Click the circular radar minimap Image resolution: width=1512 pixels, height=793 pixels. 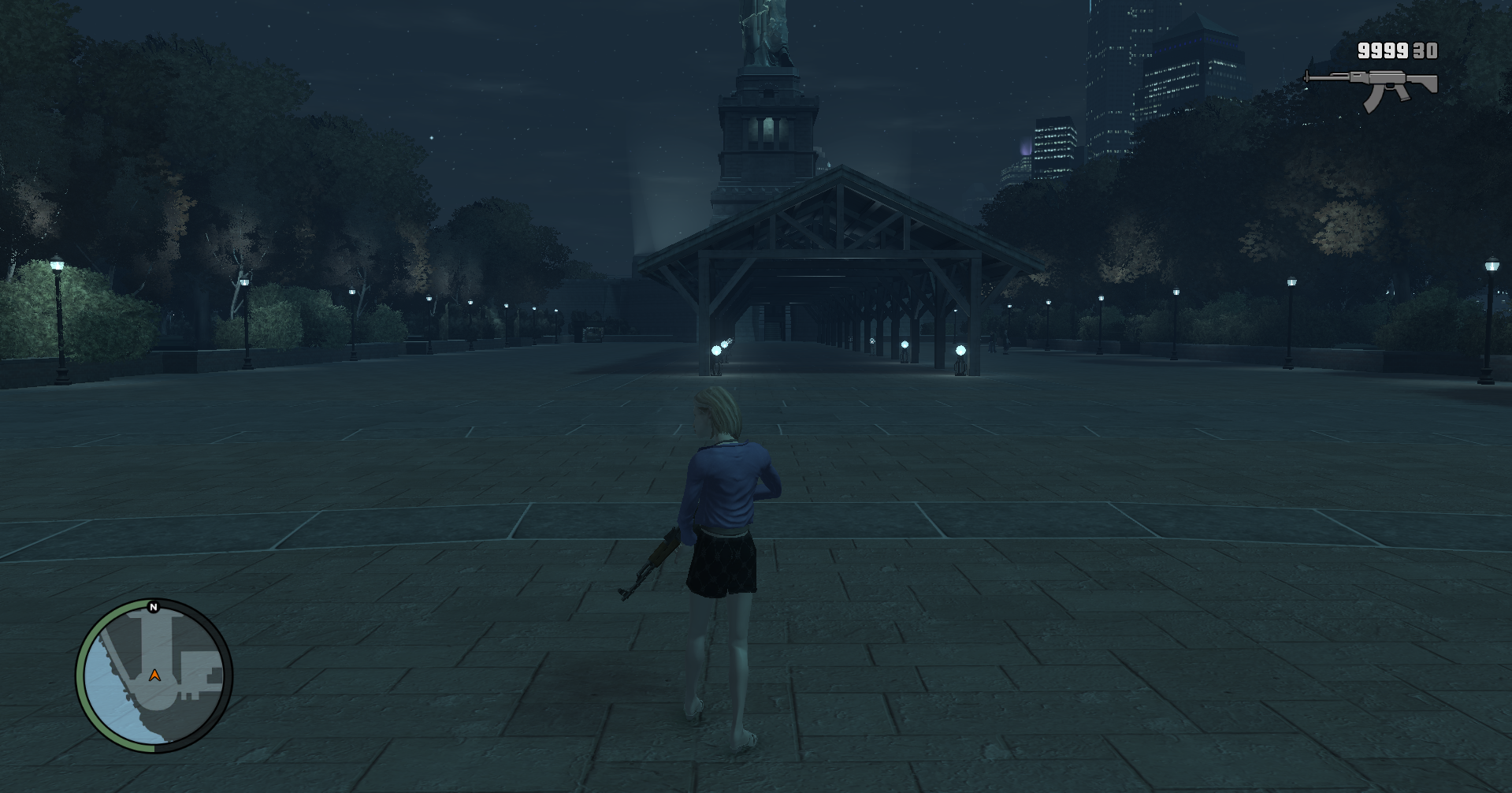point(154,676)
